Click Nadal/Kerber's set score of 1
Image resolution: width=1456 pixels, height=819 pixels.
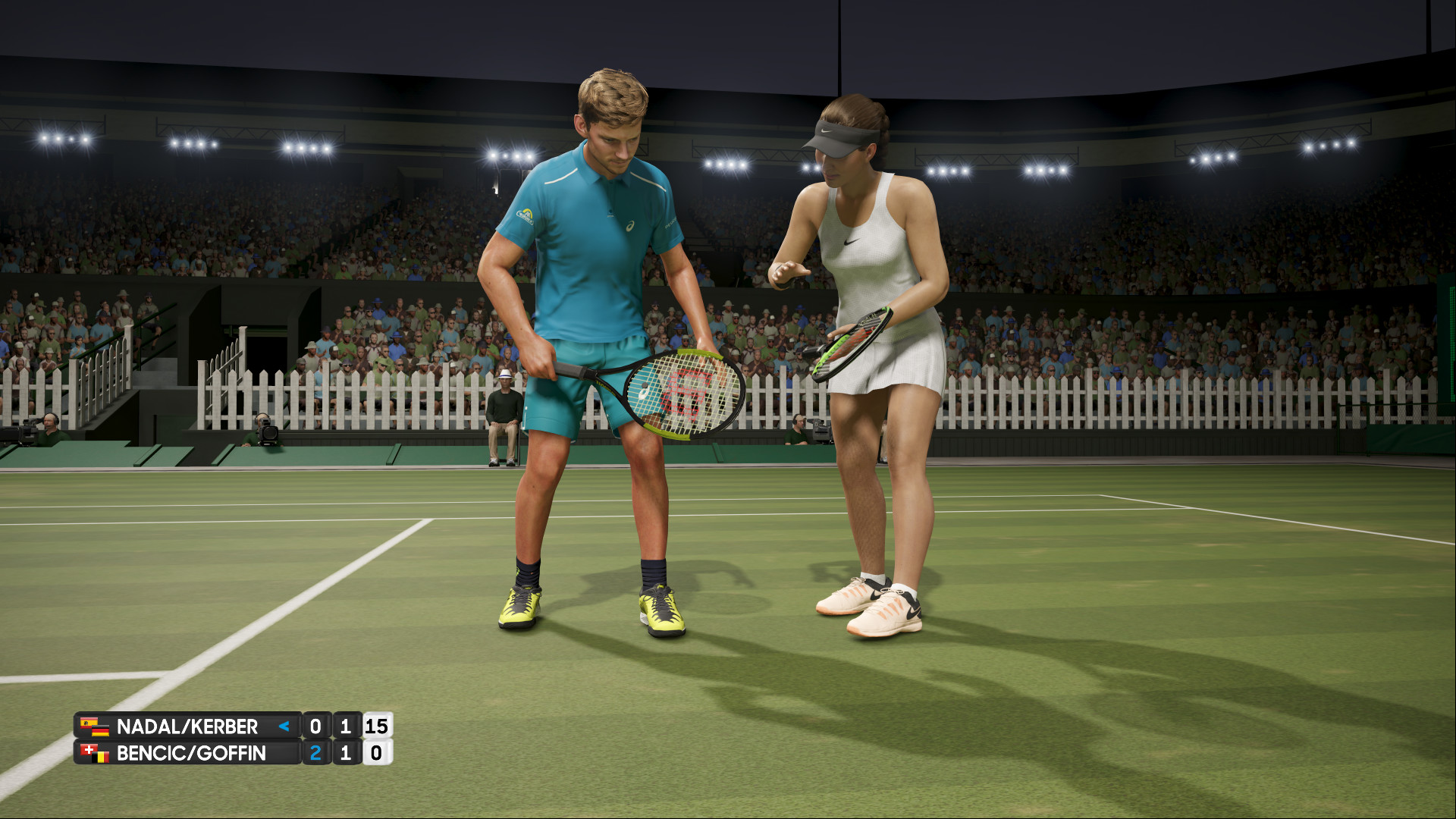[344, 726]
